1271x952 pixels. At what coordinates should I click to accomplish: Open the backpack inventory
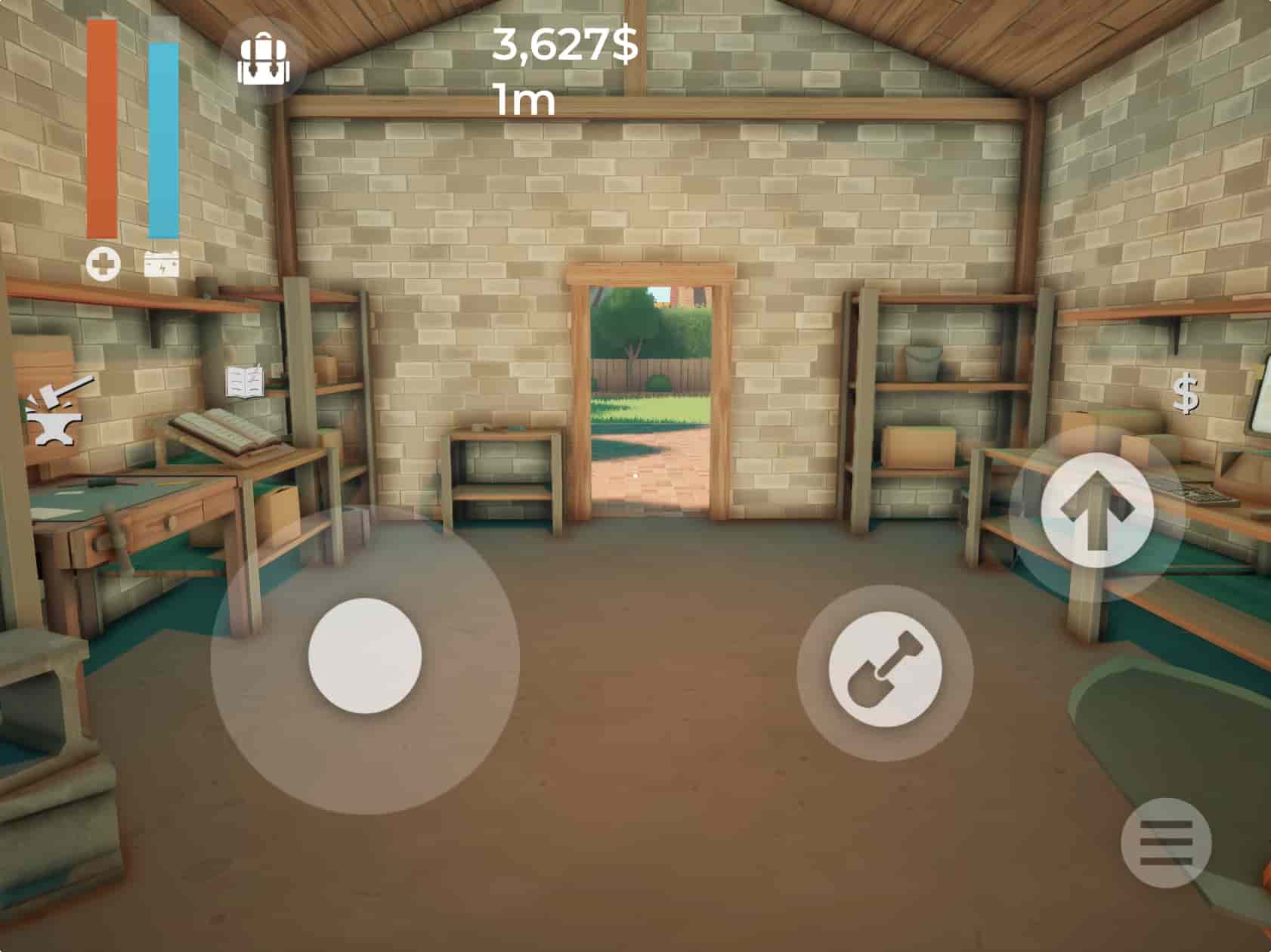(x=264, y=60)
